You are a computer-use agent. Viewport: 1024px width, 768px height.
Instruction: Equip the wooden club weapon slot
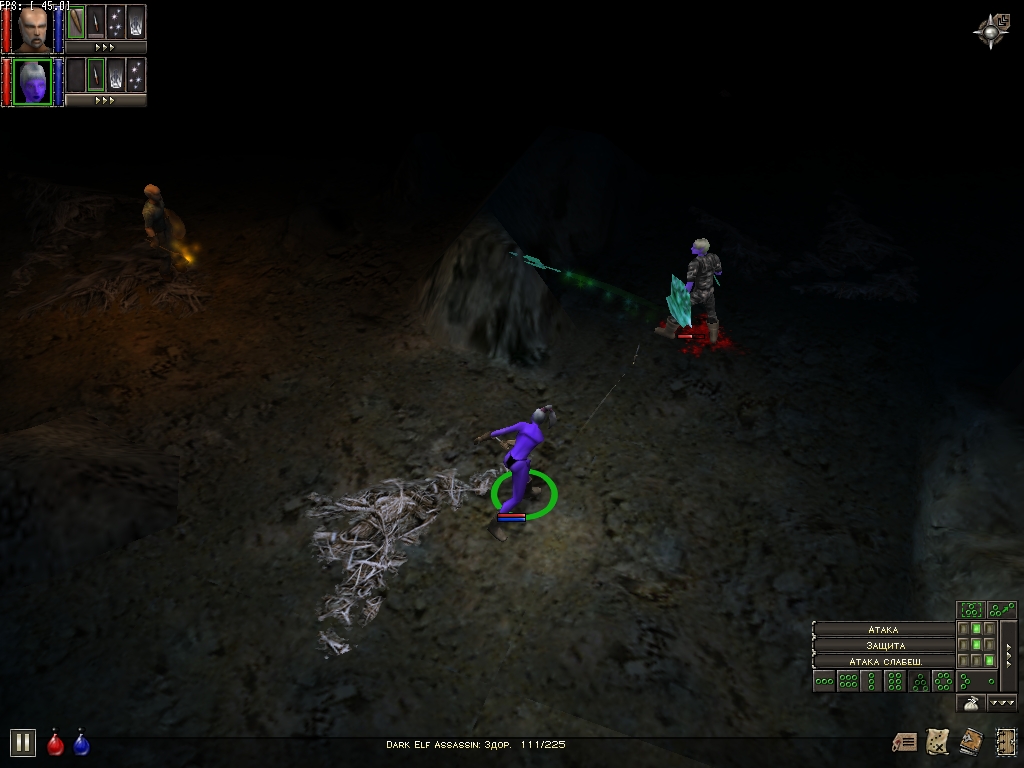pos(76,22)
